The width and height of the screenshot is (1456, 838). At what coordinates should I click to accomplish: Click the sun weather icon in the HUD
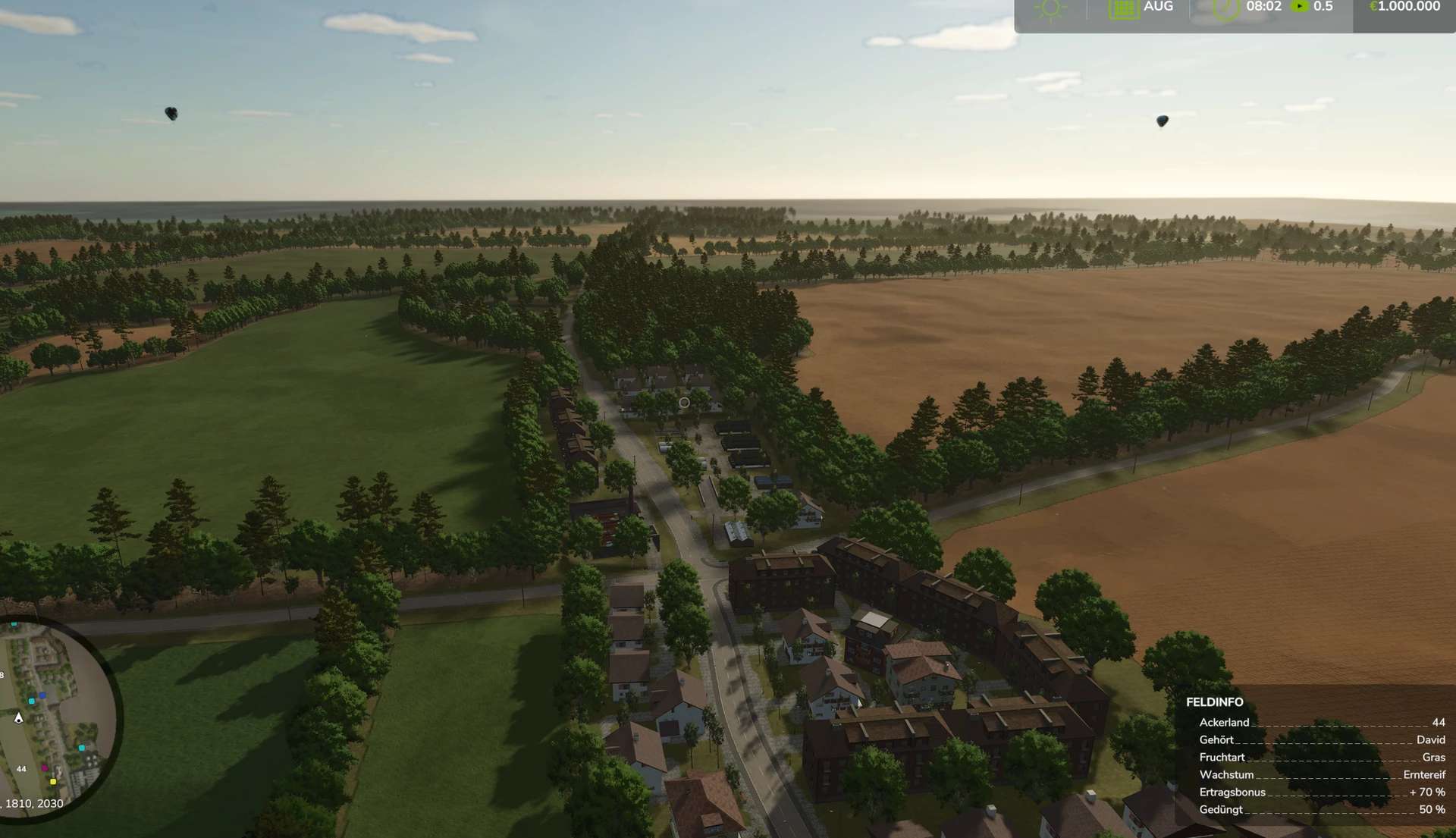click(1050, 8)
